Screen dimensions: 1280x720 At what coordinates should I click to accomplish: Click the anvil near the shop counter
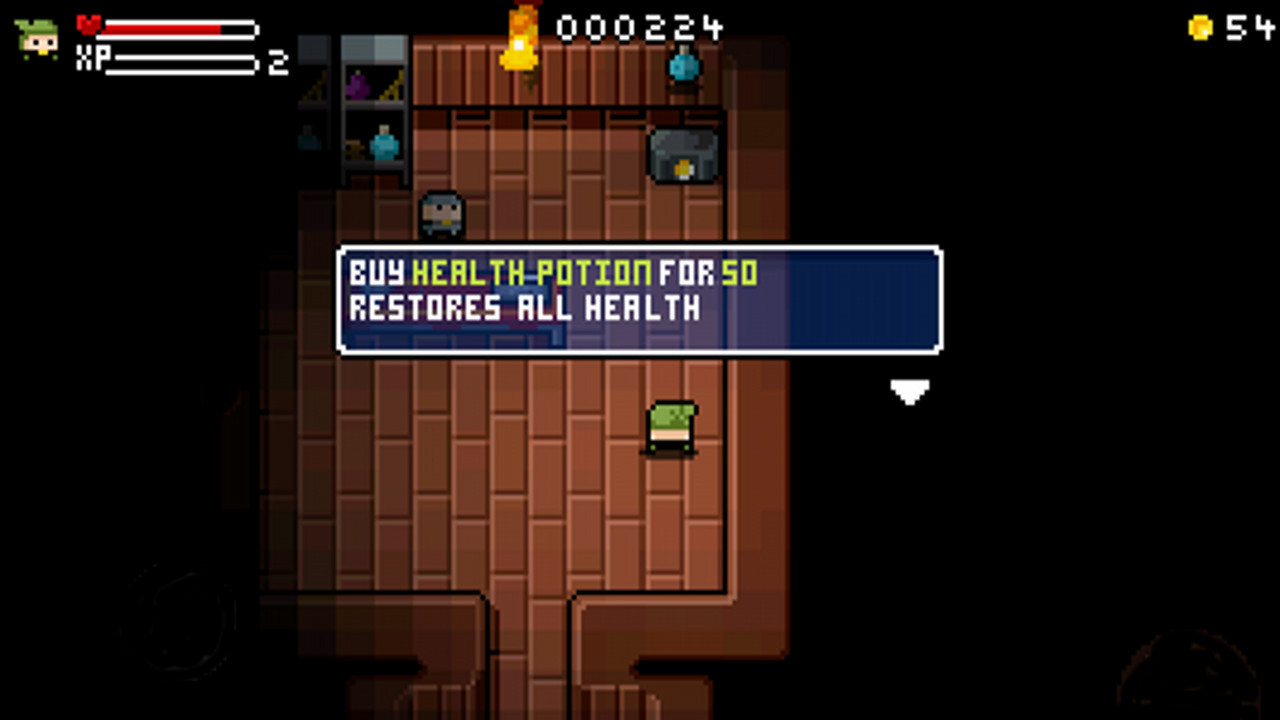click(681, 153)
